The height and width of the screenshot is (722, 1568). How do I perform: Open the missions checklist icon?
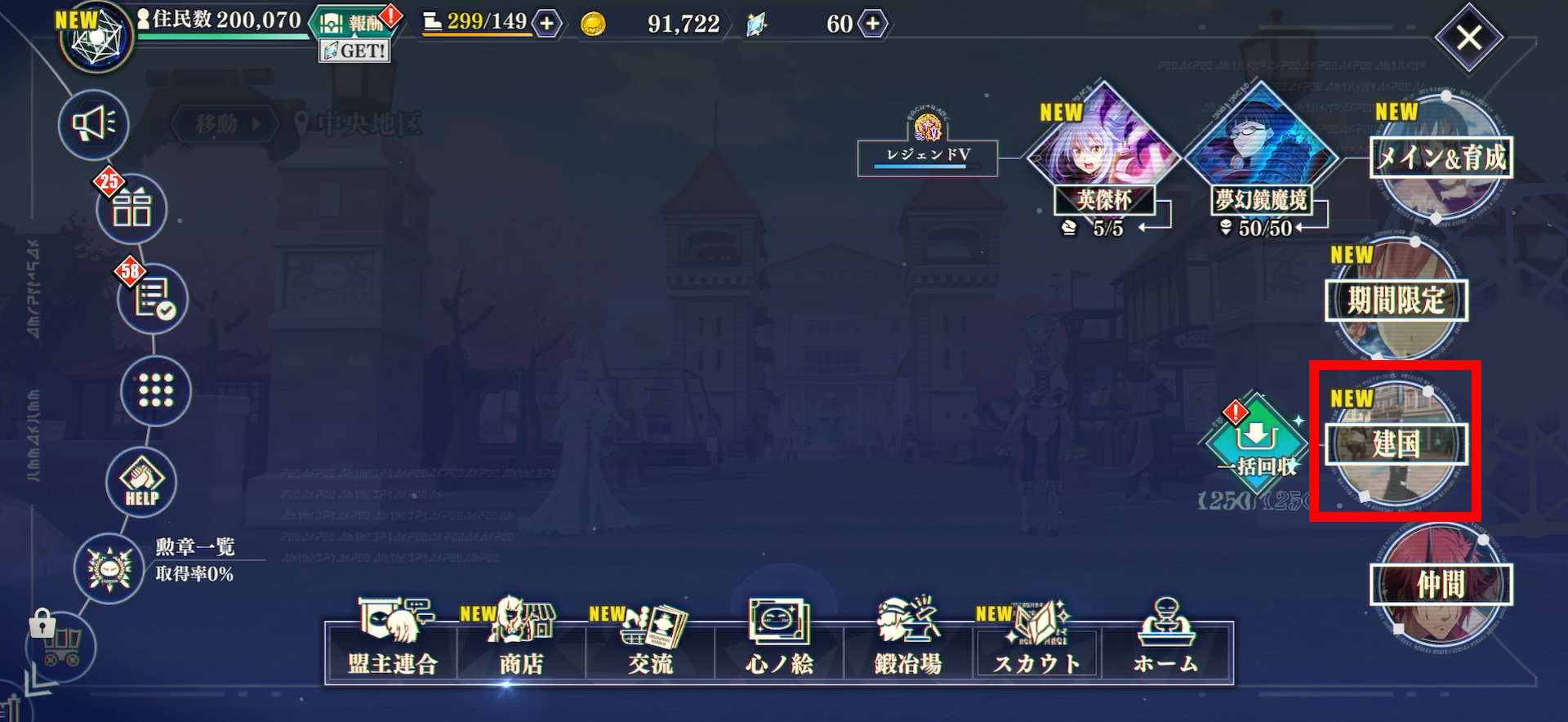tap(153, 300)
